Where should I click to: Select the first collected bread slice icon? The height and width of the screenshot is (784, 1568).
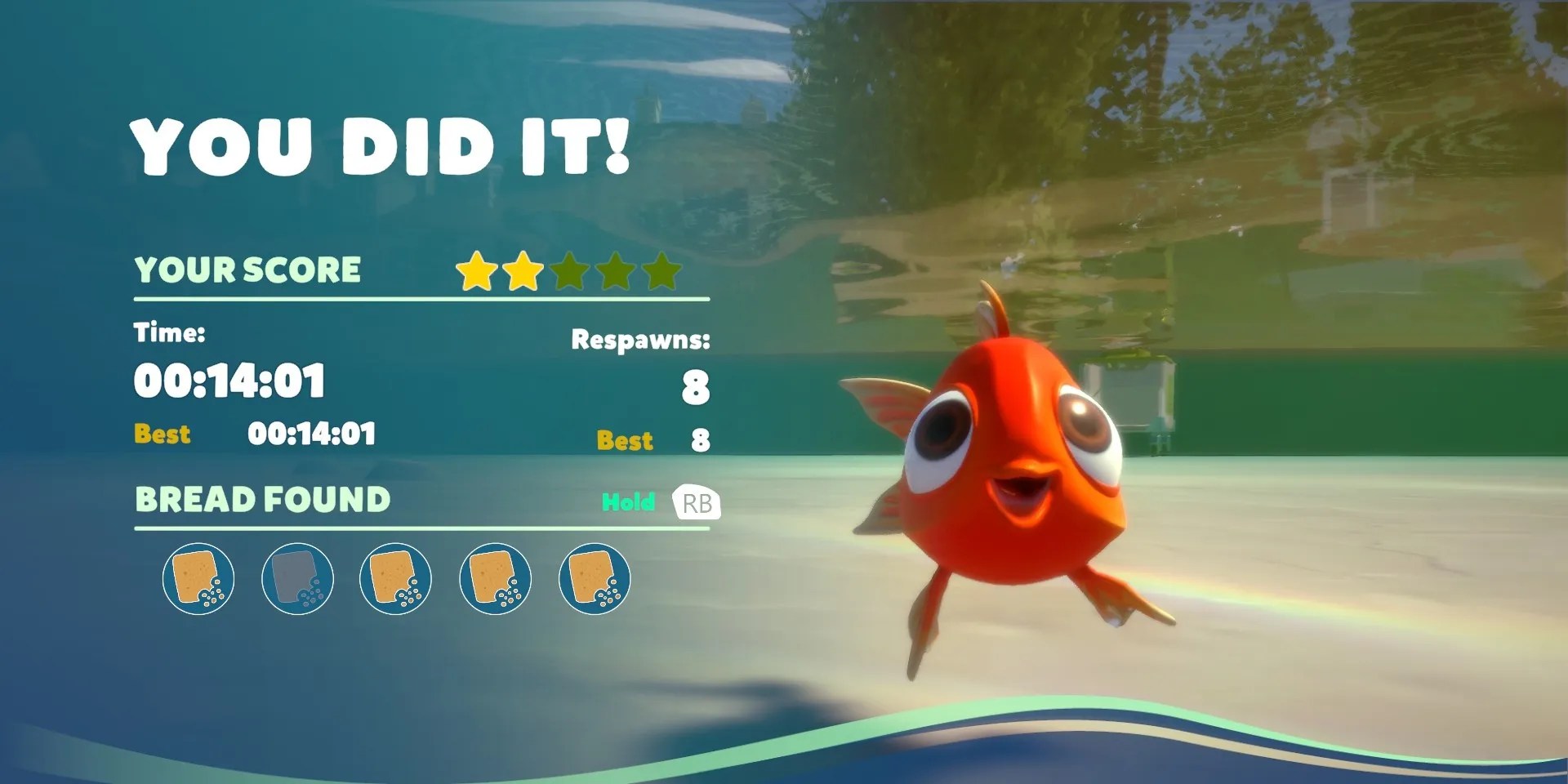(x=200, y=578)
